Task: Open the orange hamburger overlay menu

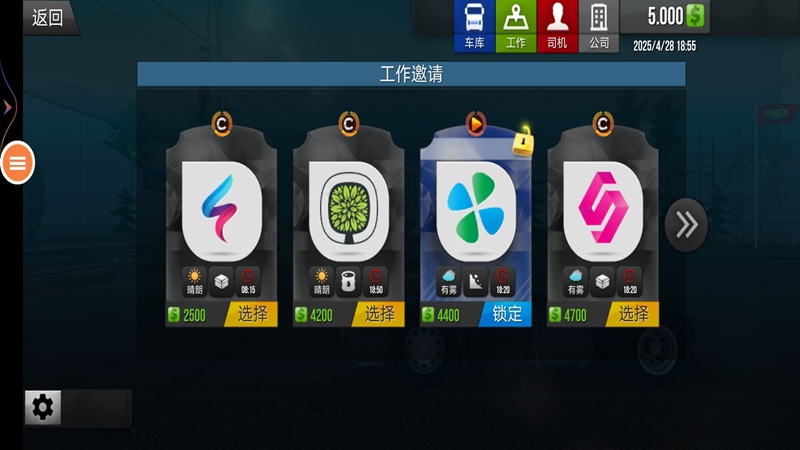Action: (18, 162)
